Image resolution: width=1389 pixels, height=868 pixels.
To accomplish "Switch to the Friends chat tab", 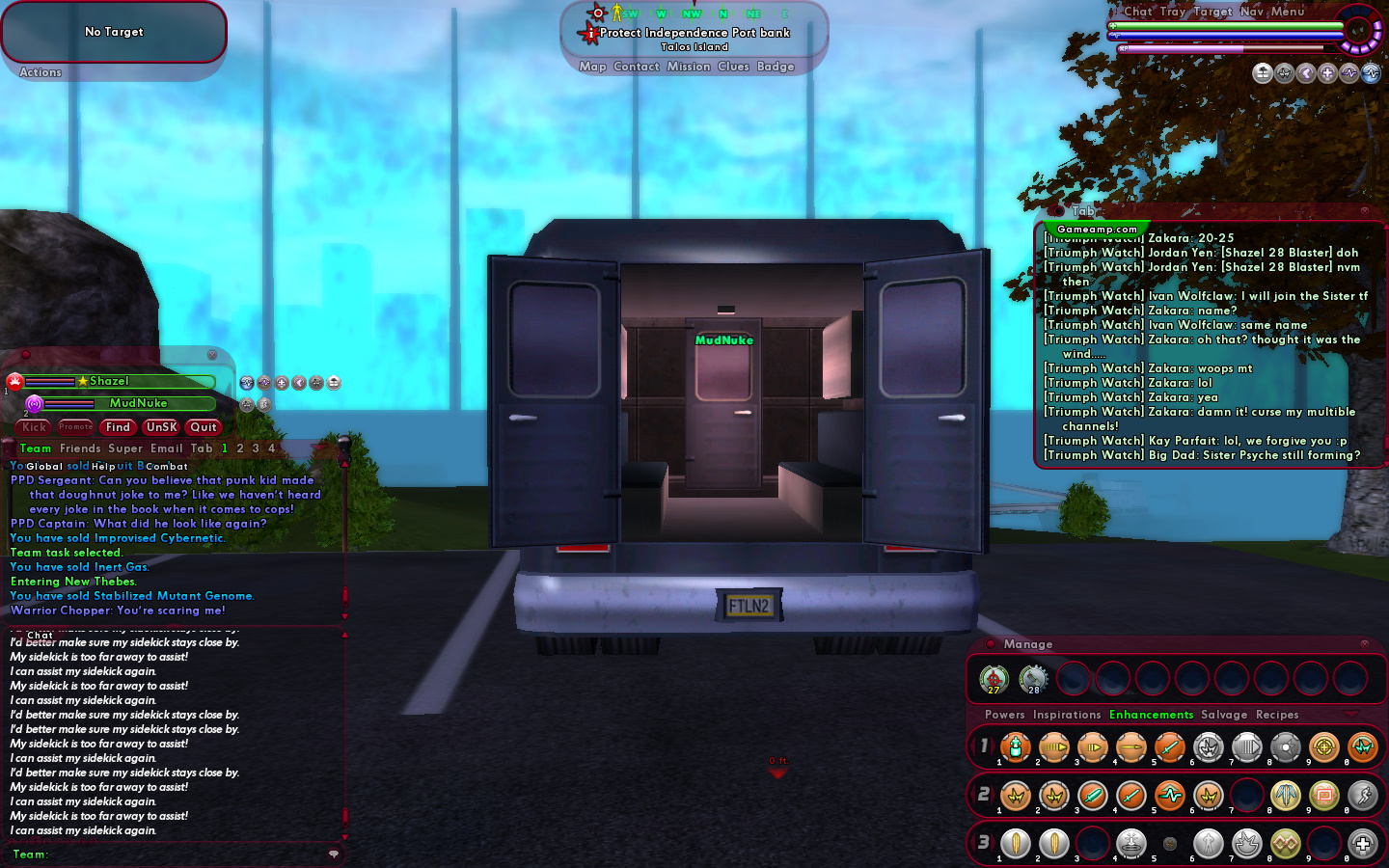I will 80,448.
